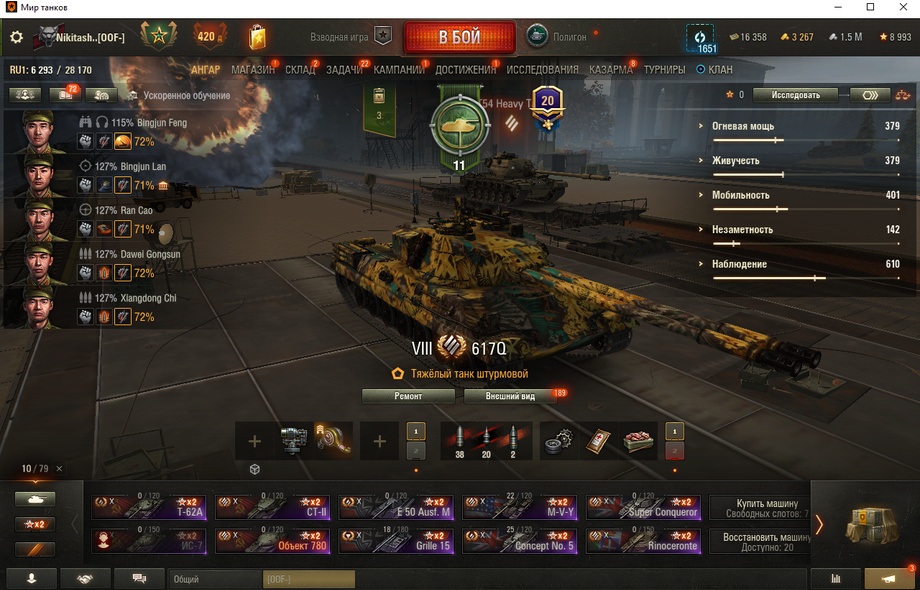Open the Полигон game mode selector
The height and width of the screenshot is (590, 920).
click(x=563, y=37)
